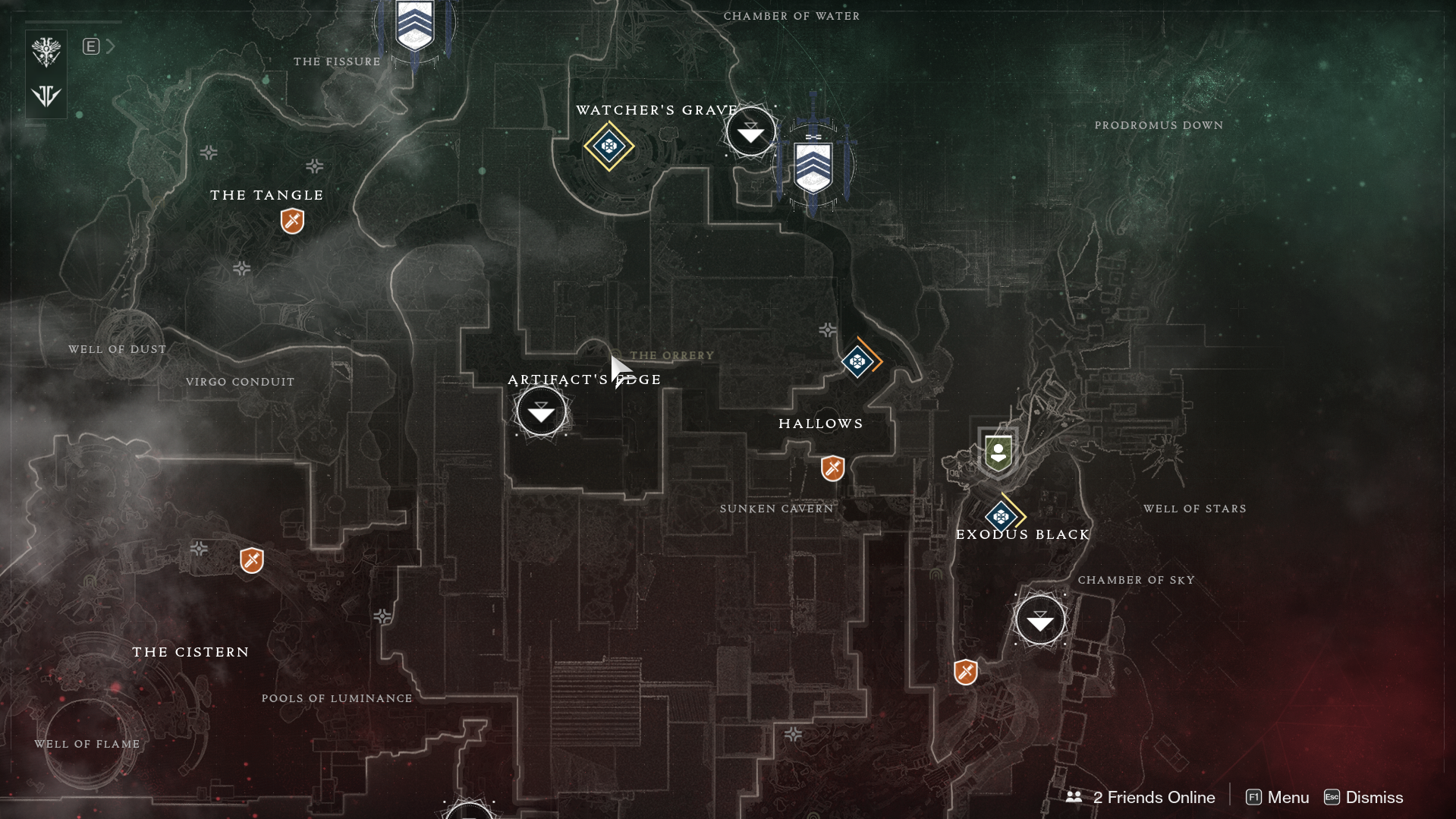
Task: Select the Hallows adventure shield icon
Action: [x=832, y=468]
